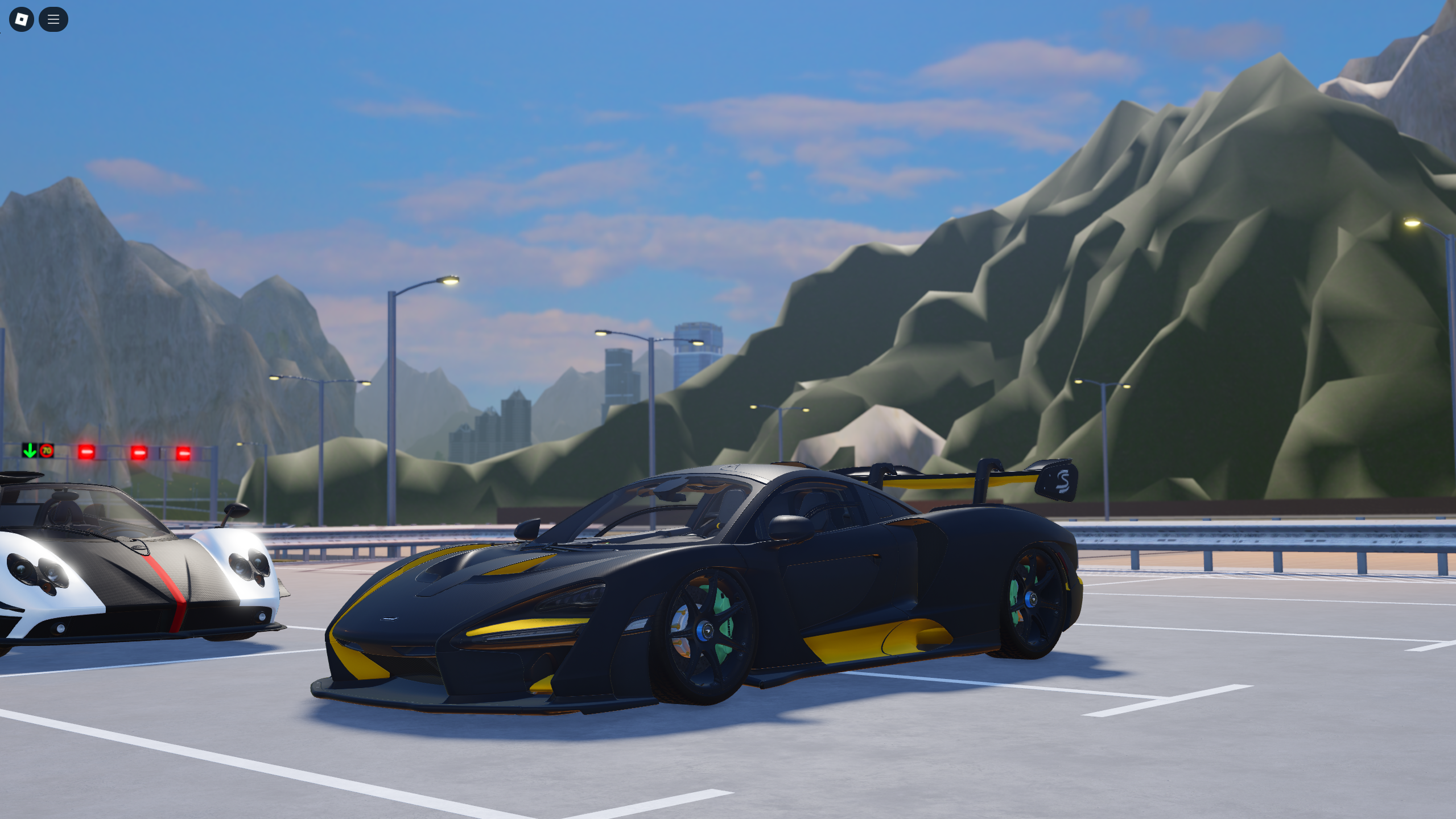The height and width of the screenshot is (819, 1456).
Task: Click the green down arrow gantry sign
Action: [30, 451]
